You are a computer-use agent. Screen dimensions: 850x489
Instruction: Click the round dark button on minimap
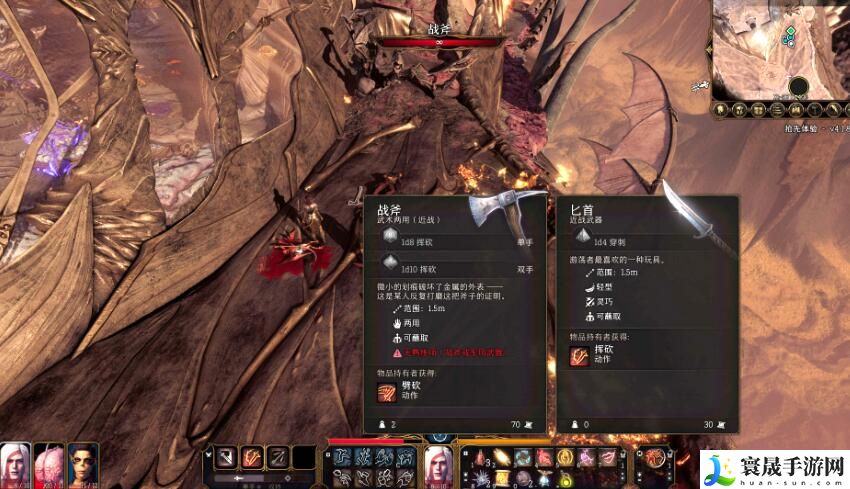(x=798, y=86)
